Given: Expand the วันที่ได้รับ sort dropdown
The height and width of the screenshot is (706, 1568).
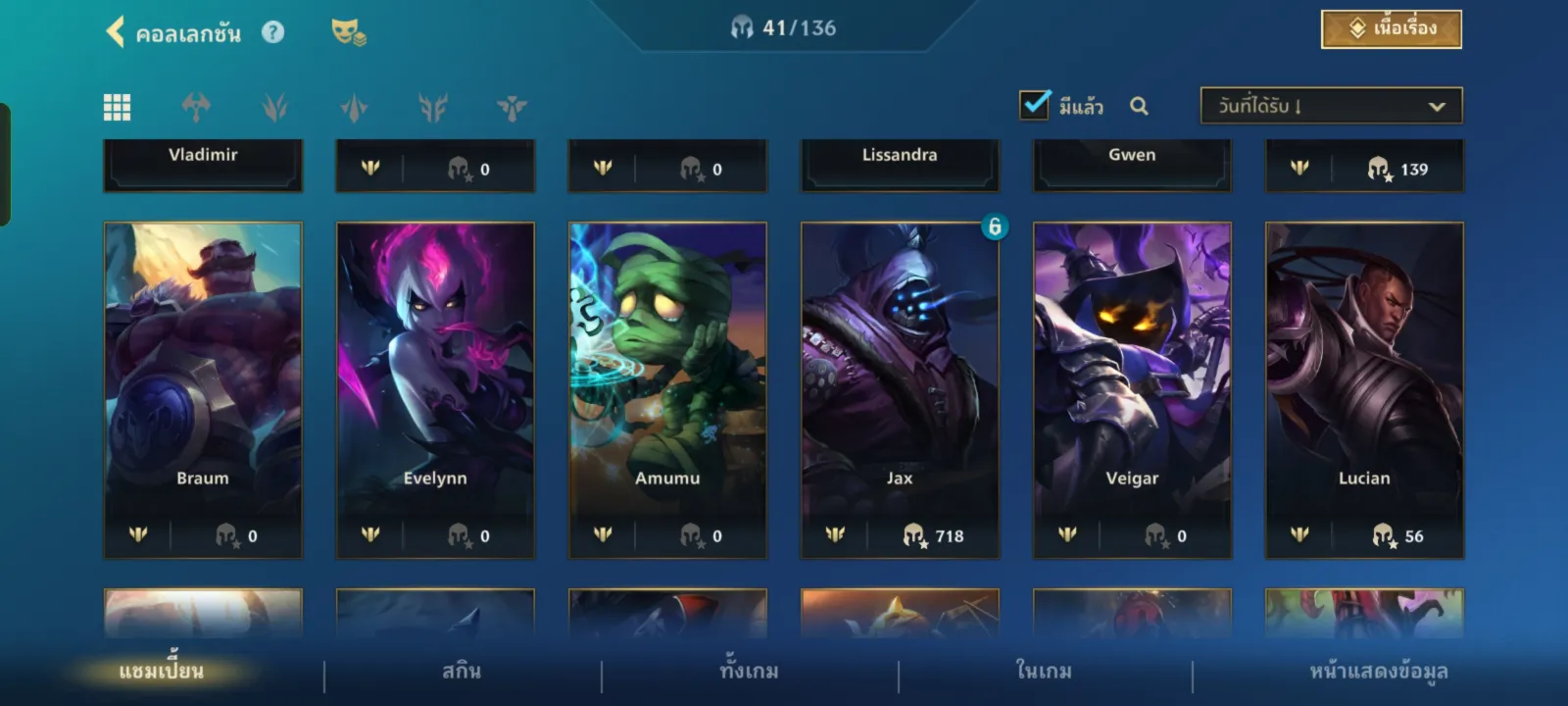Looking at the screenshot, I should coord(1331,106).
